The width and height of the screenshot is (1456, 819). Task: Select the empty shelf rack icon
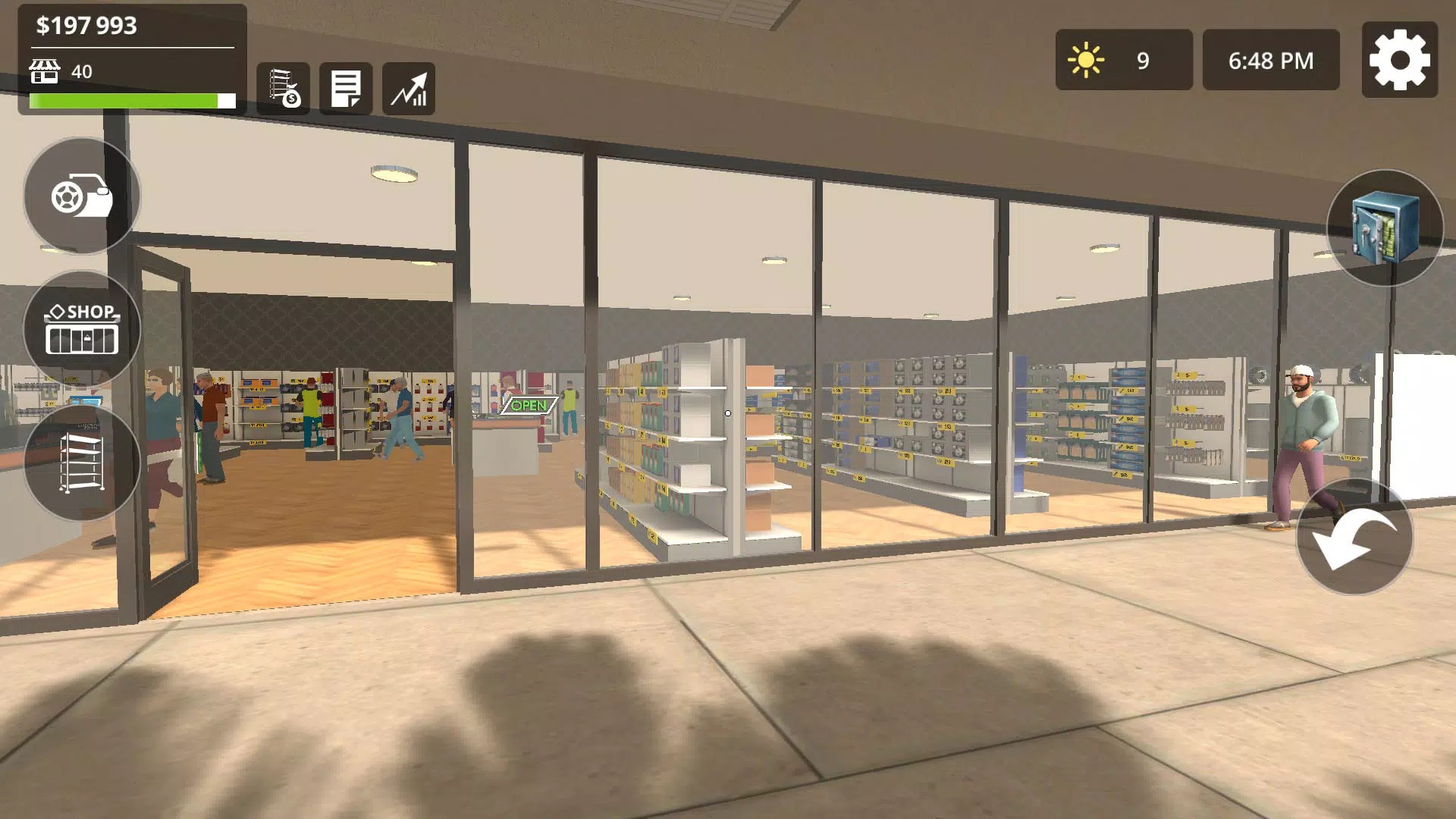coord(82,463)
